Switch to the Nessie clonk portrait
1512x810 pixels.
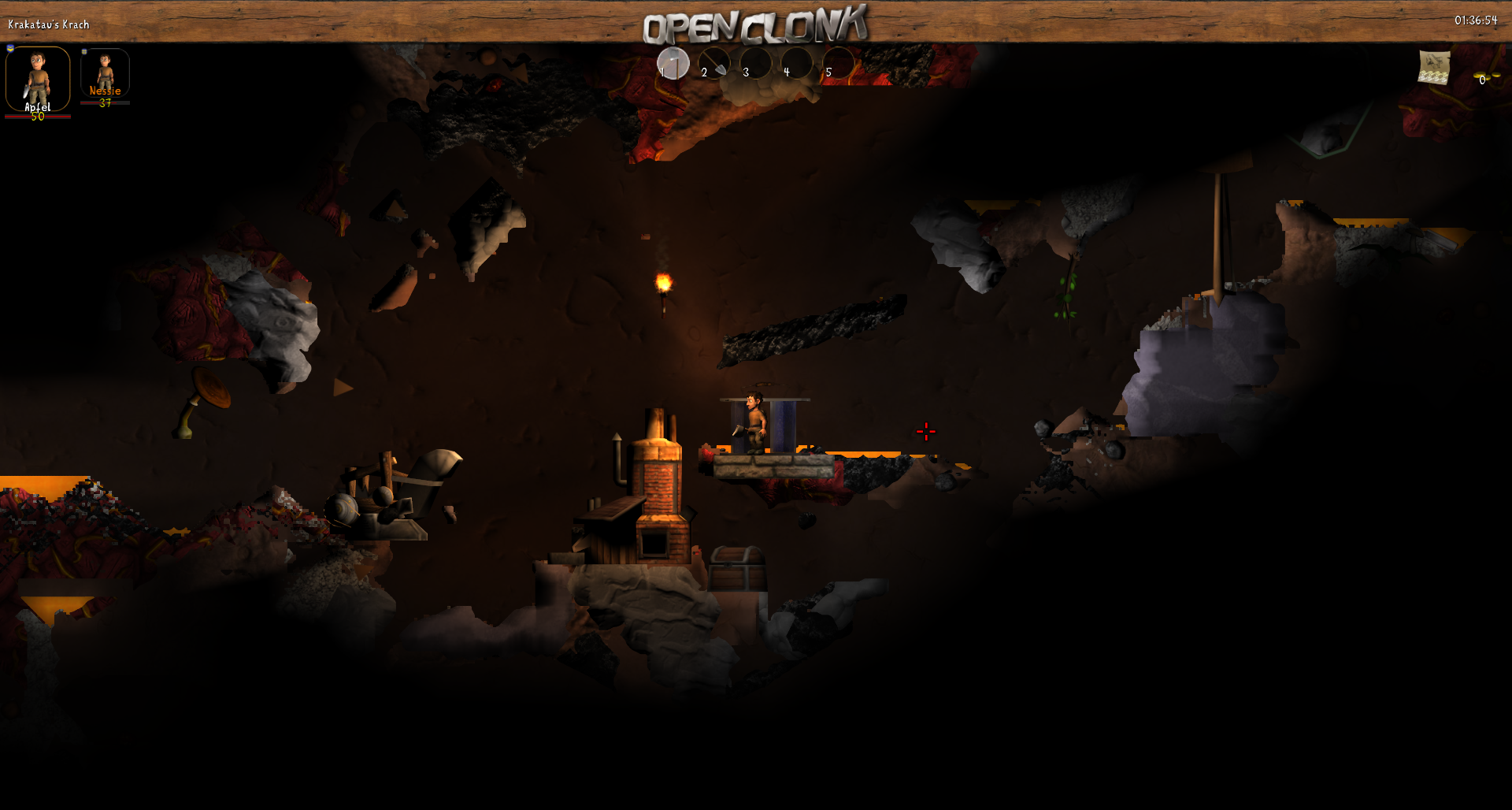pos(105,72)
